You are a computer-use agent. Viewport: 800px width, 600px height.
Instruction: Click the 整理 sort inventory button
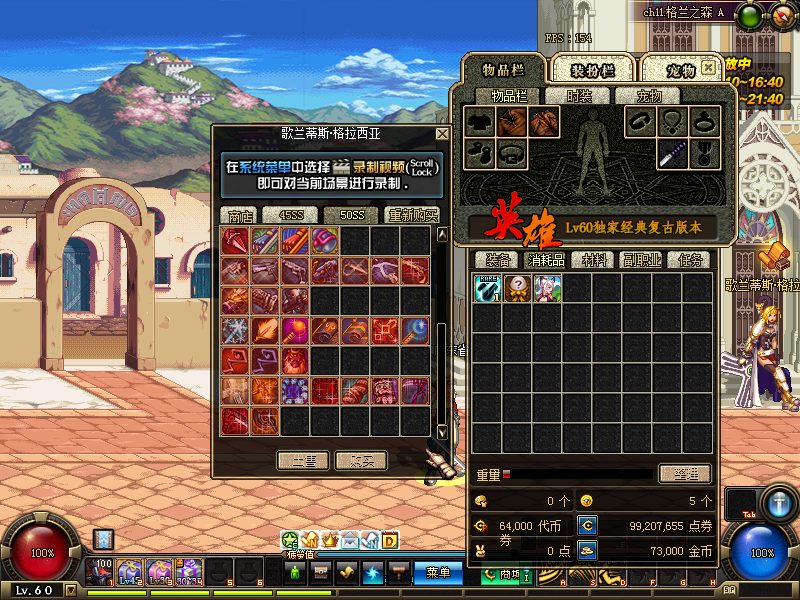click(x=684, y=474)
